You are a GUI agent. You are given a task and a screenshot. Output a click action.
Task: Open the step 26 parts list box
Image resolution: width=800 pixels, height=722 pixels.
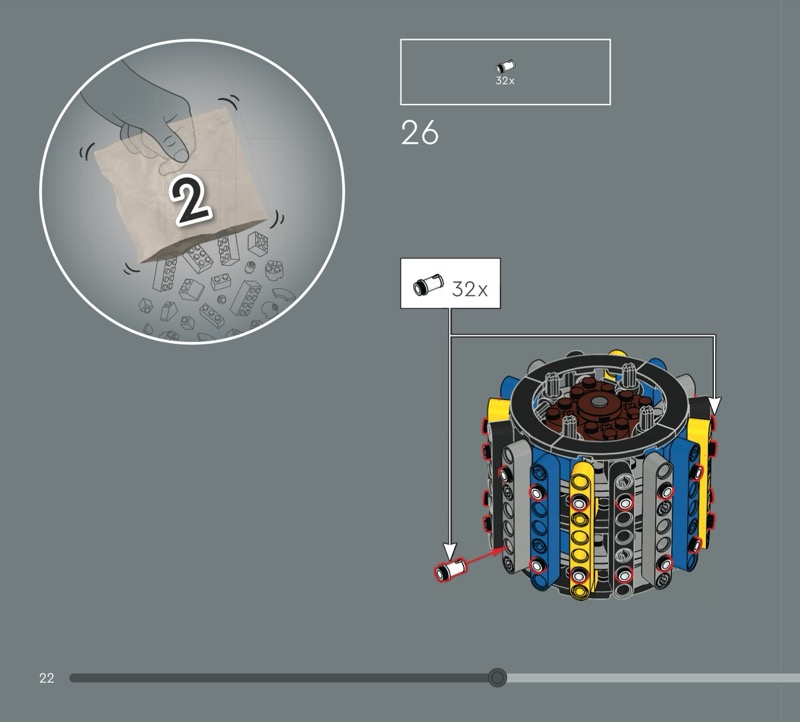(x=505, y=72)
